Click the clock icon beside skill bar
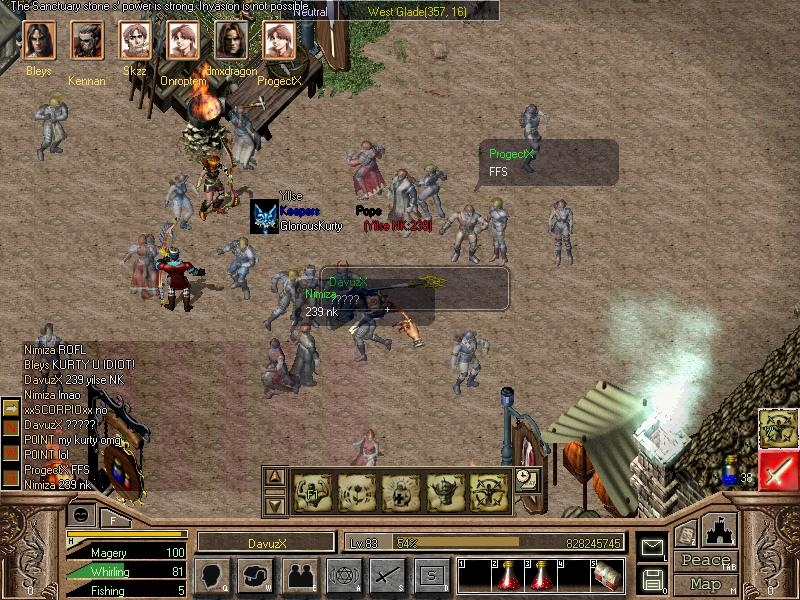Image resolution: width=800 pixels, height=600 pixels. 526,479
